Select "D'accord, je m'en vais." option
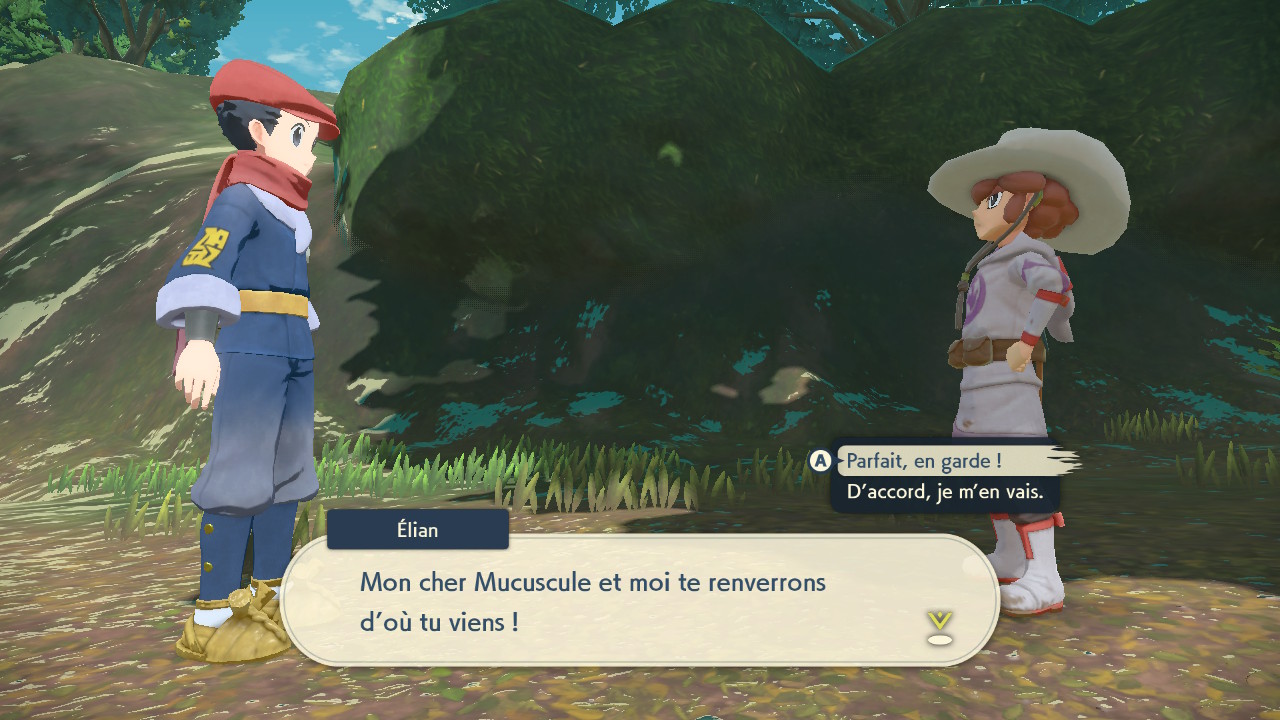Screen dimensions: 1280x720 click(x=944, y=492)
